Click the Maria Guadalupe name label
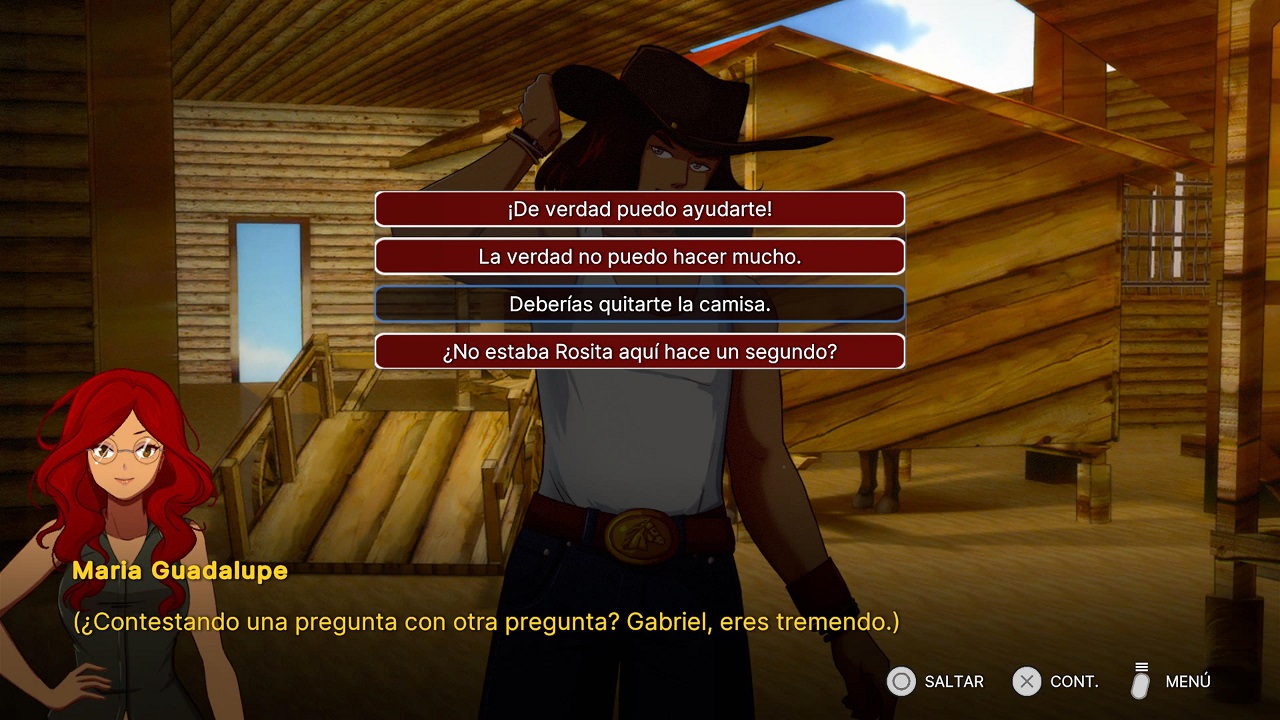 [x=180, y=572]
